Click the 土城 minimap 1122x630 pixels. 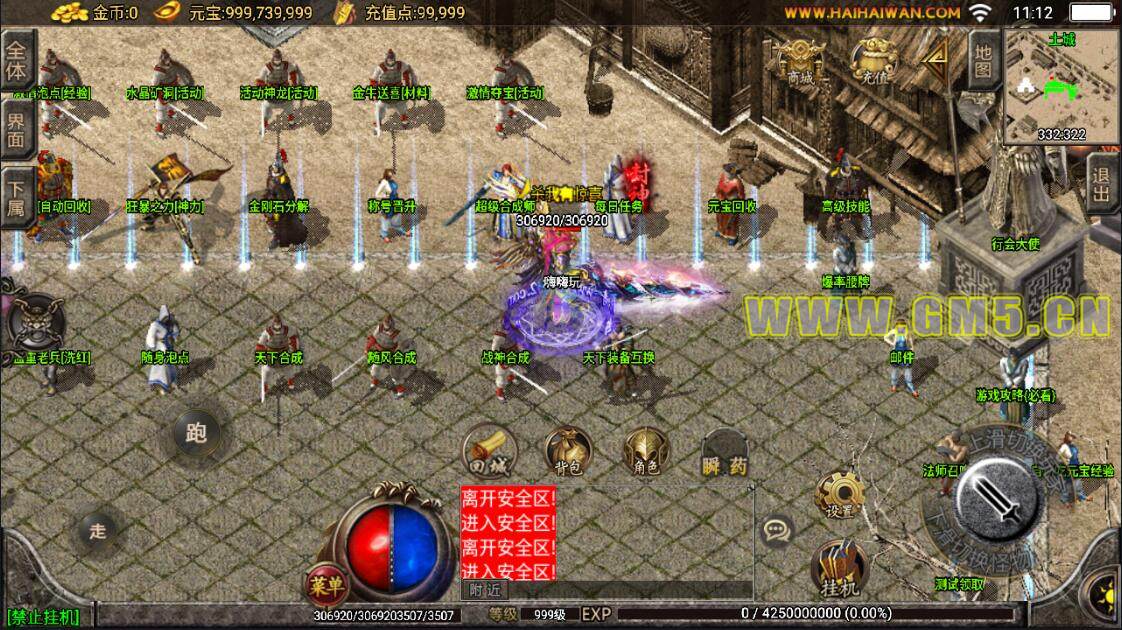tap(1061, 86)
